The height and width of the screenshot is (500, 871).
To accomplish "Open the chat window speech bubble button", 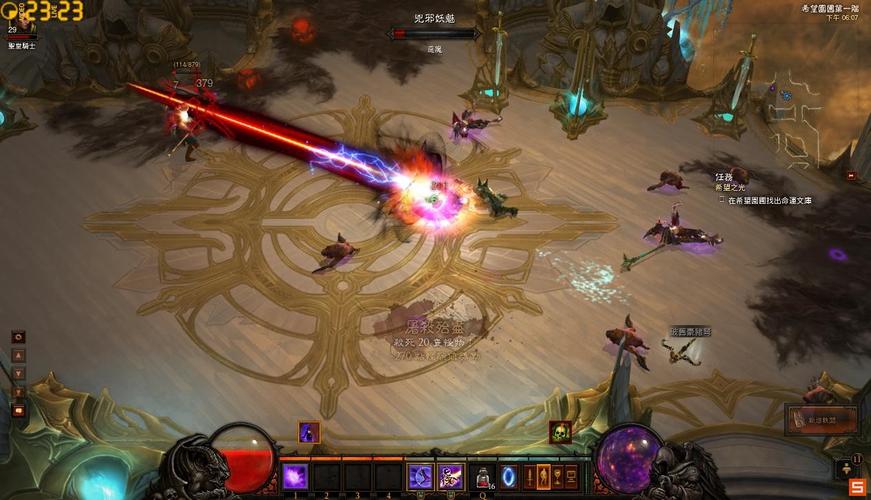I will 18,410.
